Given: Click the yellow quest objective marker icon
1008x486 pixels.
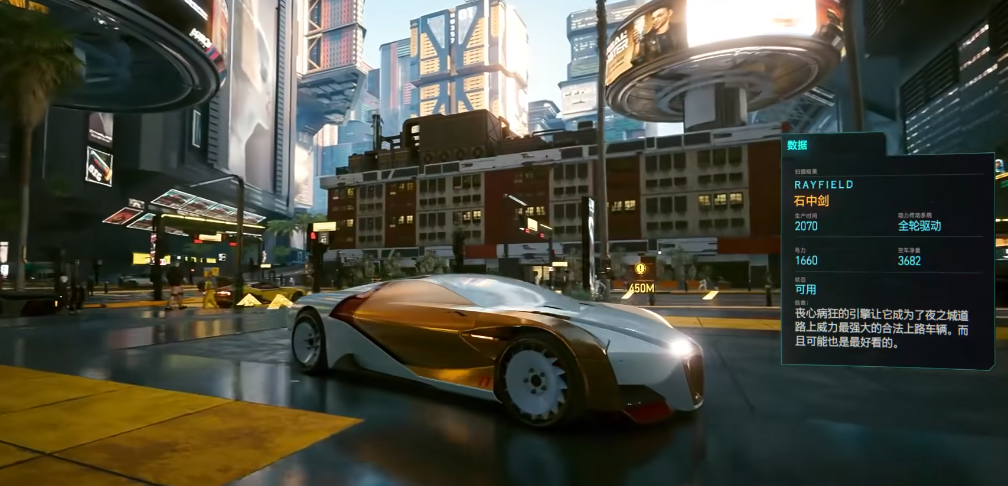Looking at the screenshot, I should pos(640,269).
